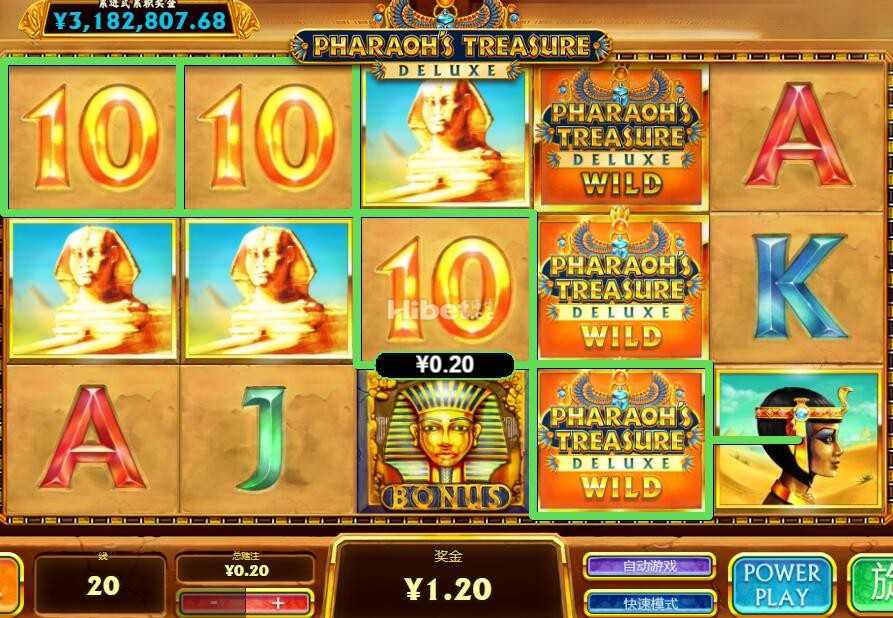
Task: Click the orange button at bottom-left edge
Action: pos(8,586)
